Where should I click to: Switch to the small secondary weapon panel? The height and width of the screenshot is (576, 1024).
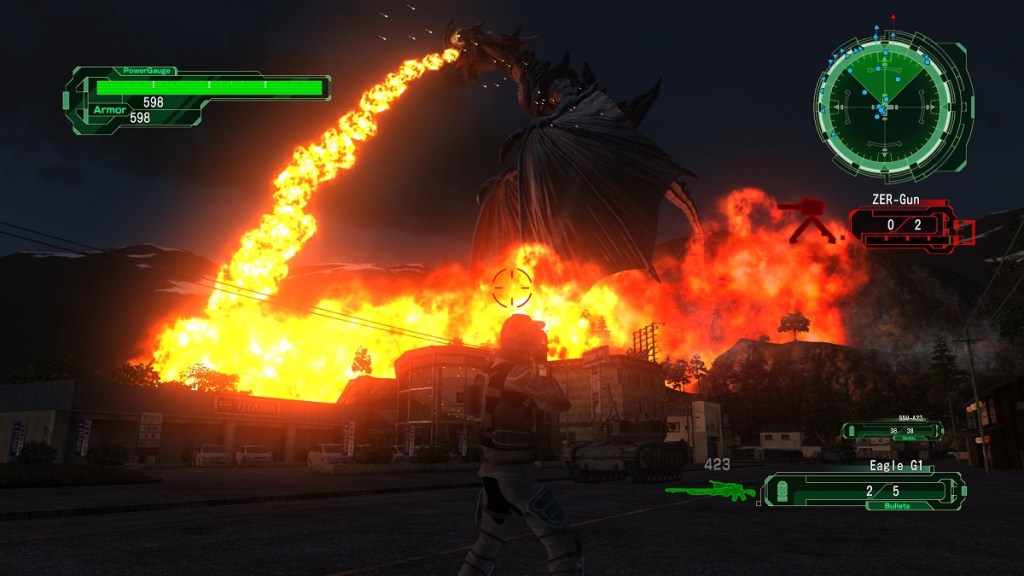coord(891,430)
